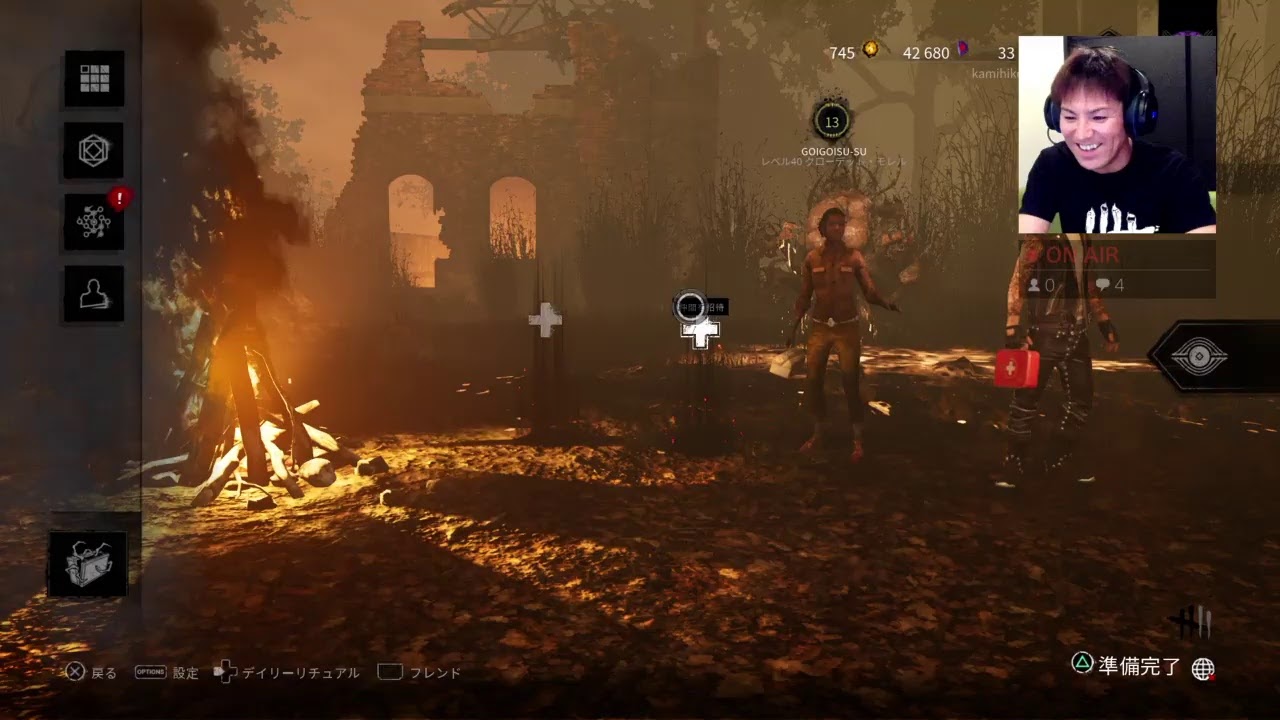The width and height of the screenshot is (1280, 720).
Task: Open the store chest icon
Action: (88, 564)
